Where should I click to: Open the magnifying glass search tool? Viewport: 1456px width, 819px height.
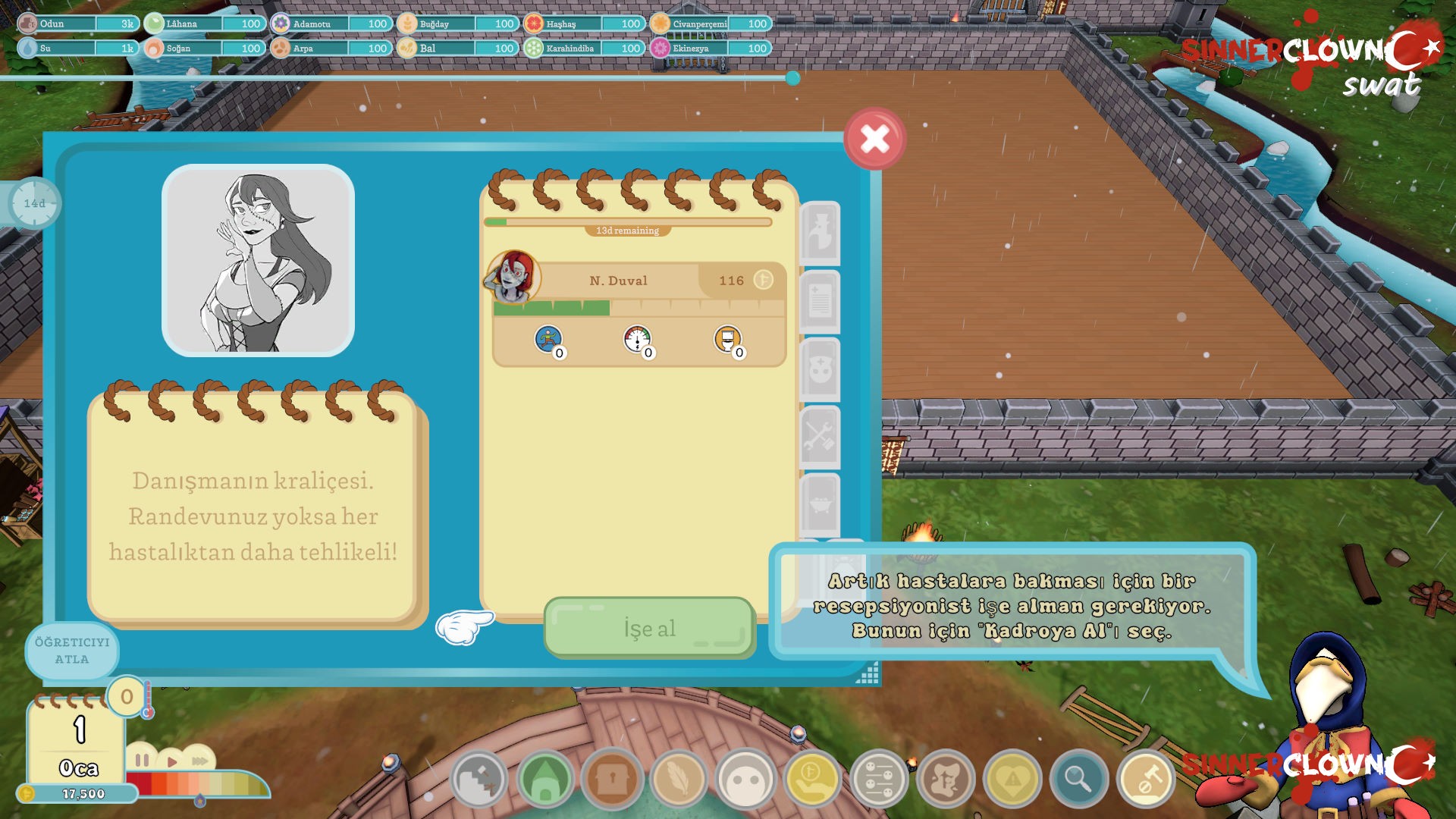coord(1078,779)
